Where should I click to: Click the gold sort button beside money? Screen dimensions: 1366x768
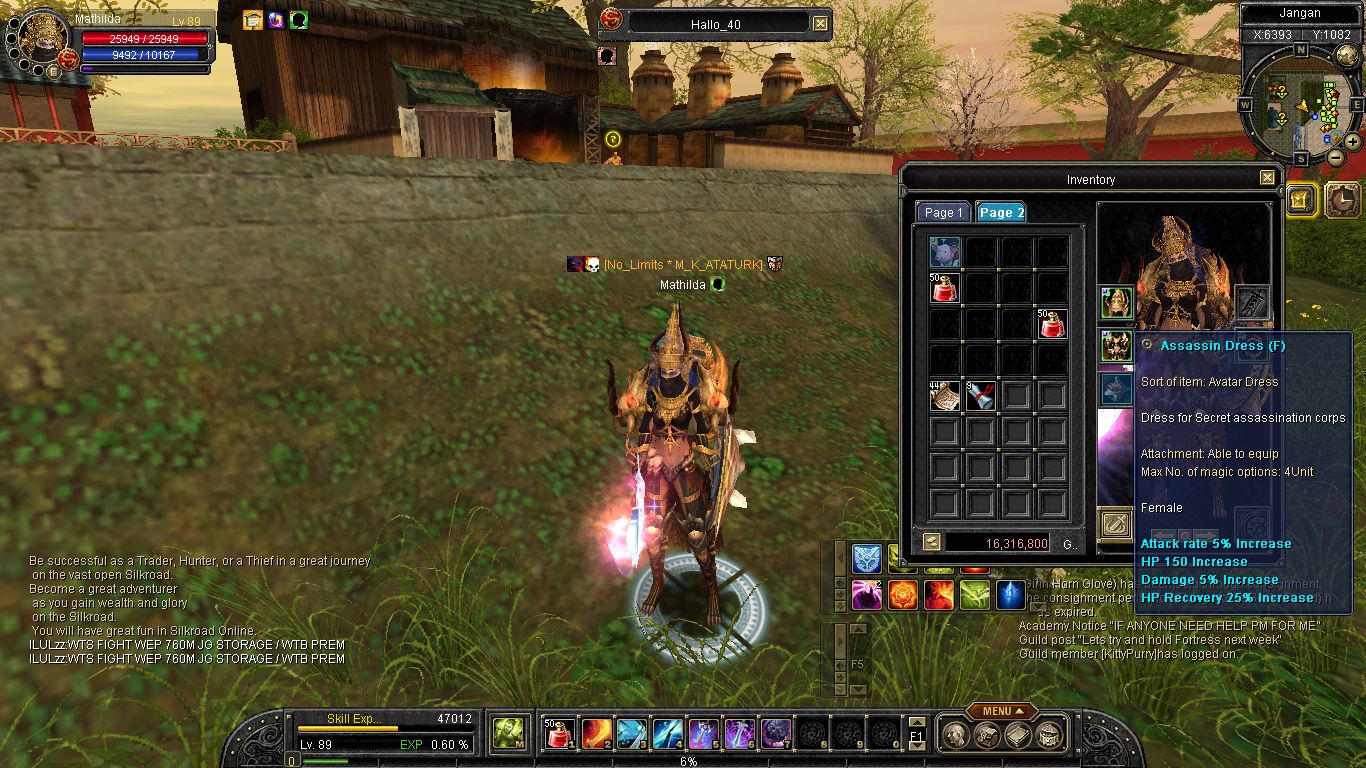pos(931,542)
